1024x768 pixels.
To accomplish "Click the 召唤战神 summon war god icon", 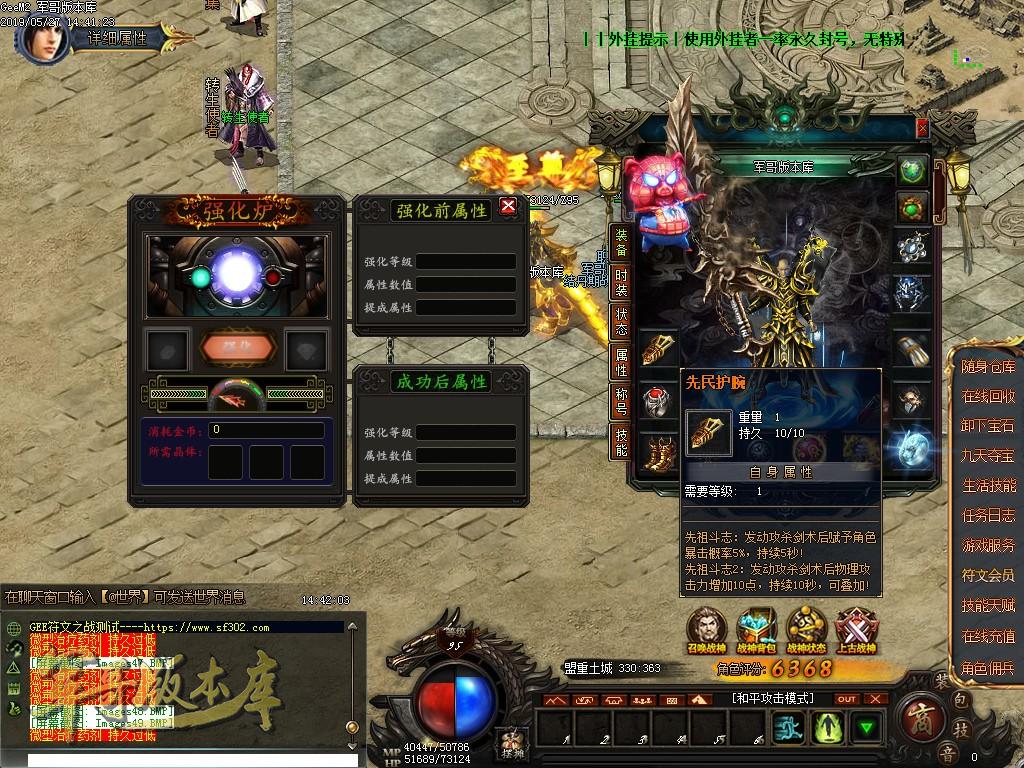I will [709, 631].
